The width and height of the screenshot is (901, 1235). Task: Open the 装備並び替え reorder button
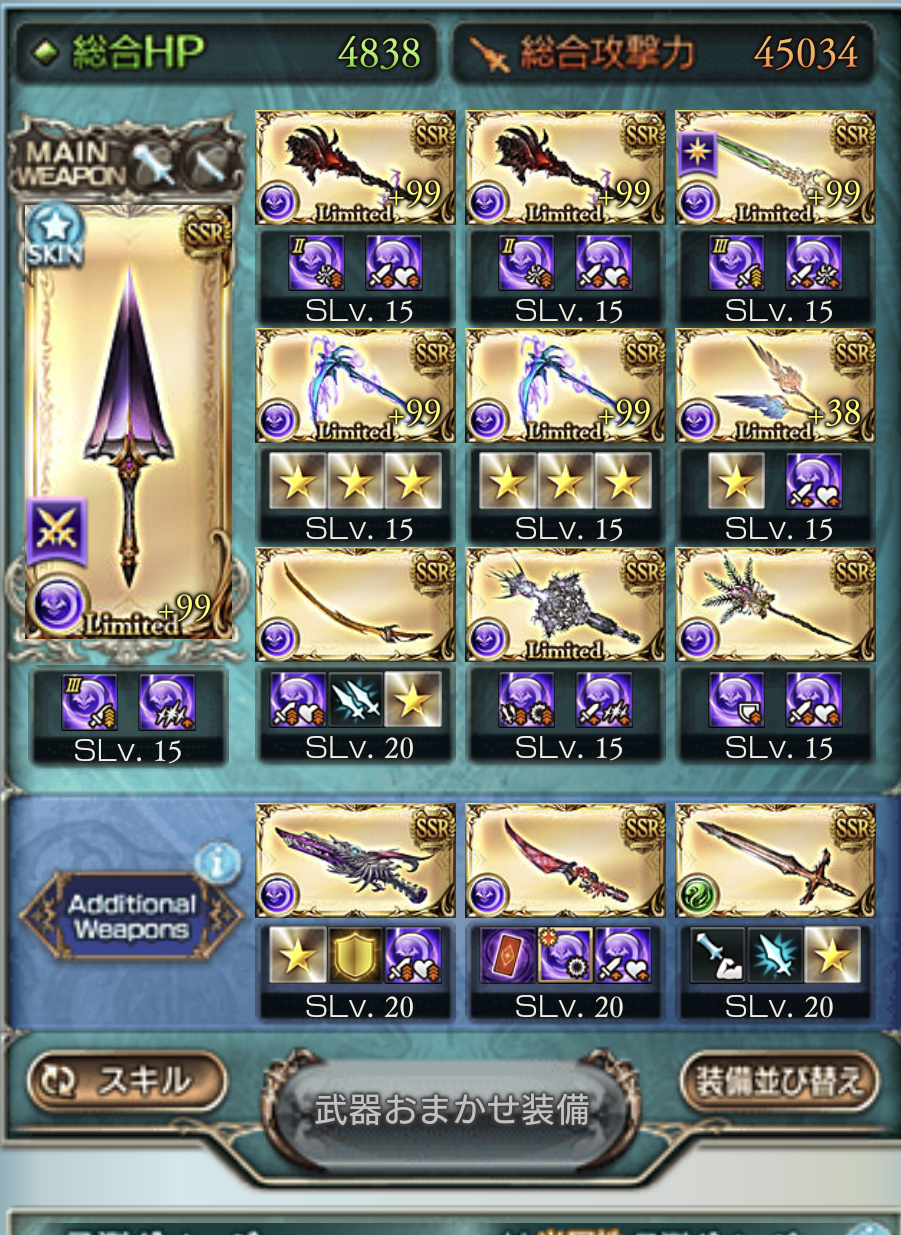[x=779, y=1082]
